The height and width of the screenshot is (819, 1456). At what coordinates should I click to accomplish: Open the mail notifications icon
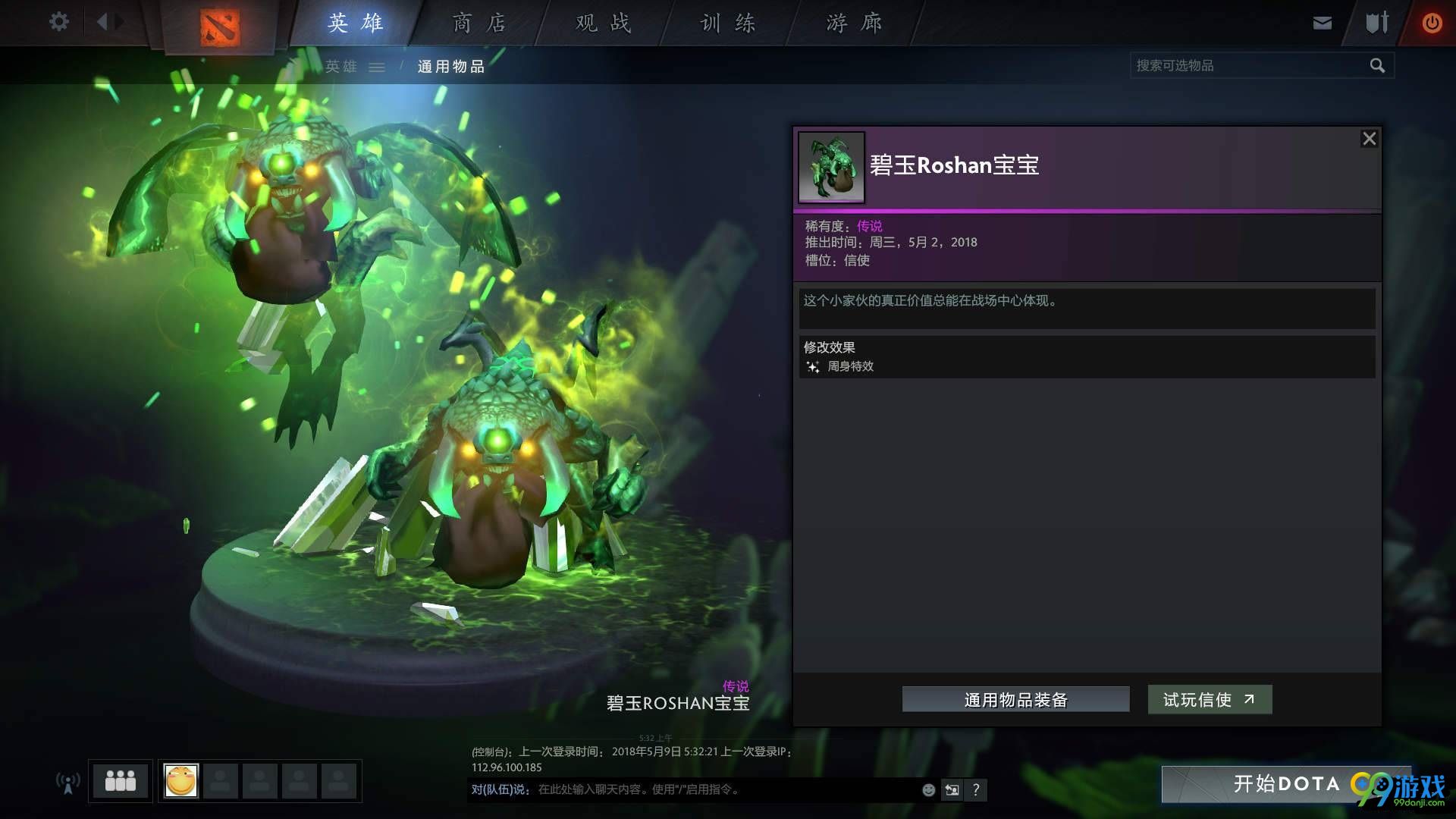(1322, 22)
